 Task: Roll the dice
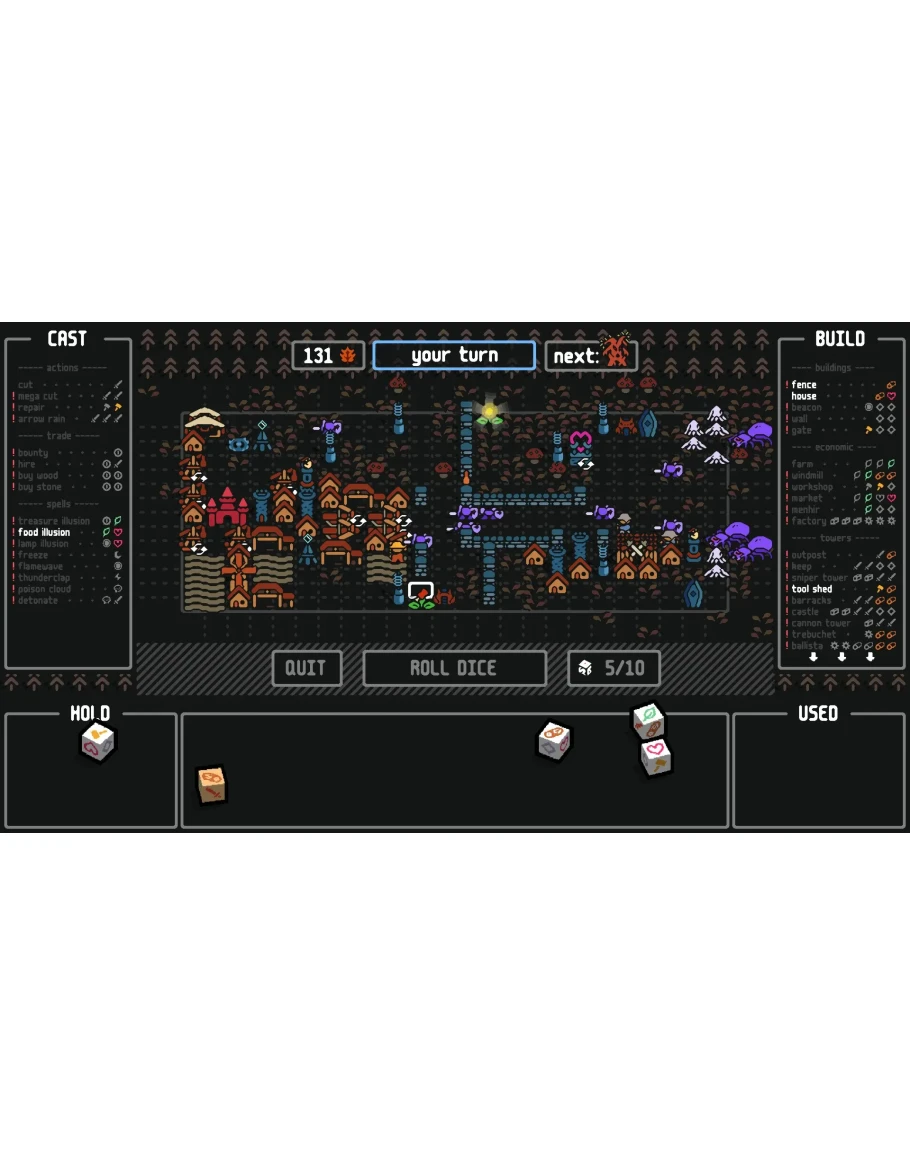[x=454, y=668]
